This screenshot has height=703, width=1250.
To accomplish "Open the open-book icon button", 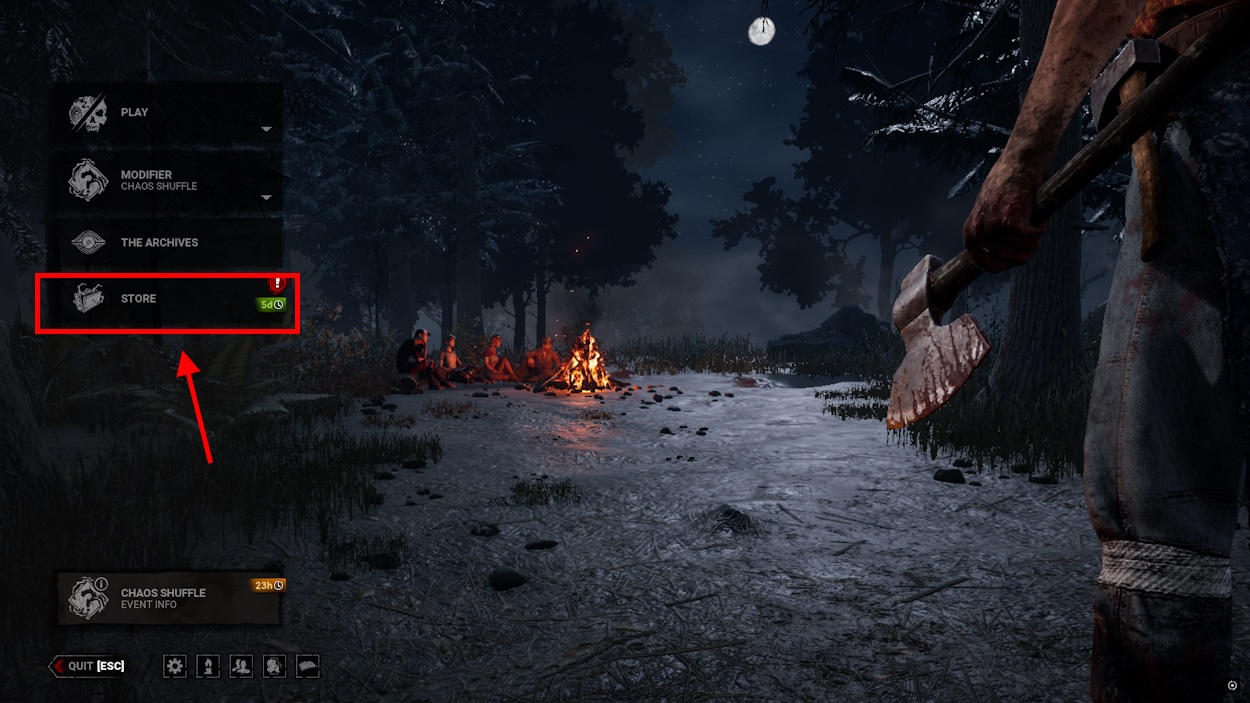I will pyautogui.click(x=307, y=666).
